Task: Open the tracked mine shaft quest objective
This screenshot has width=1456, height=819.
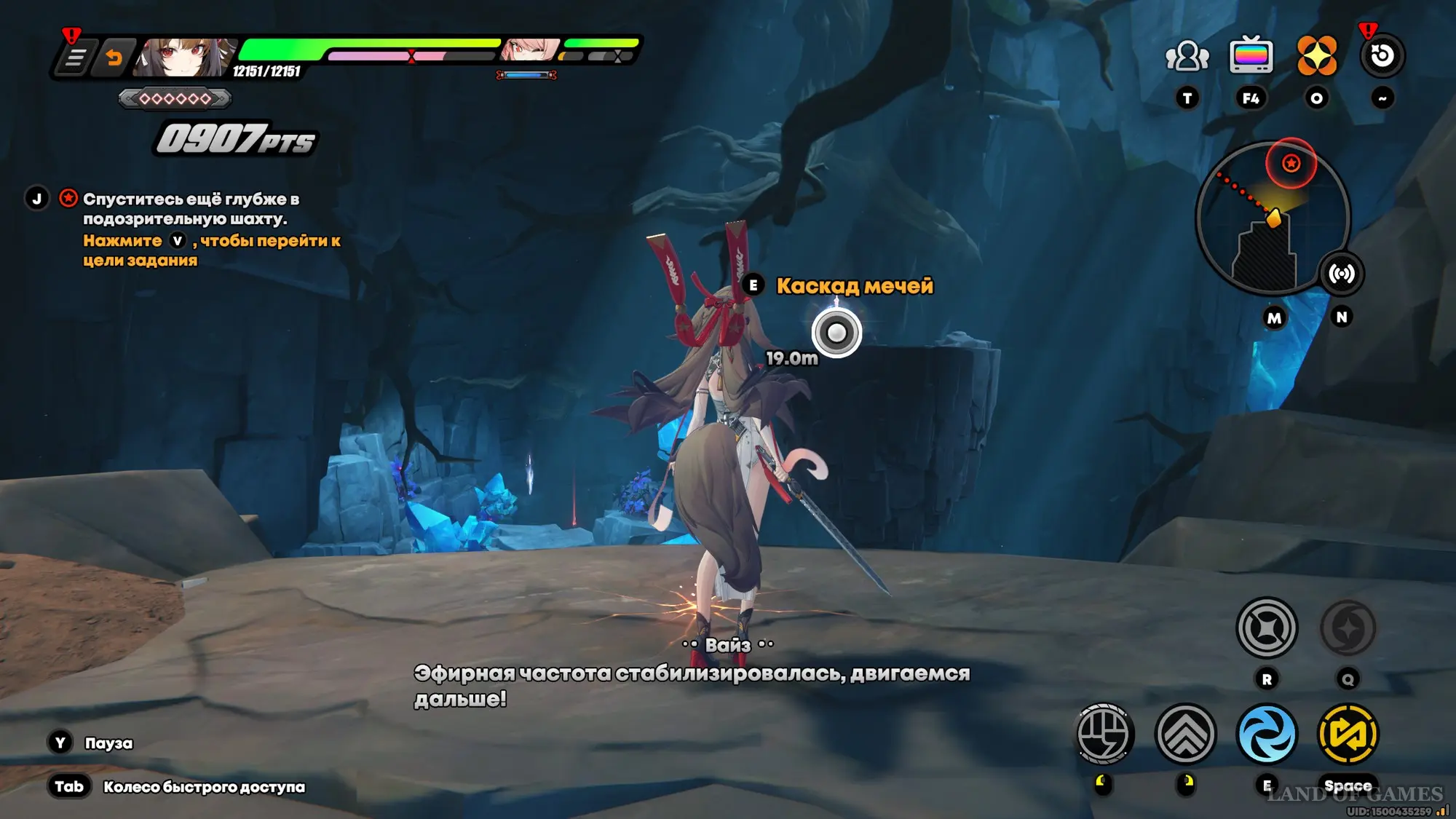Action: point(191,209)
